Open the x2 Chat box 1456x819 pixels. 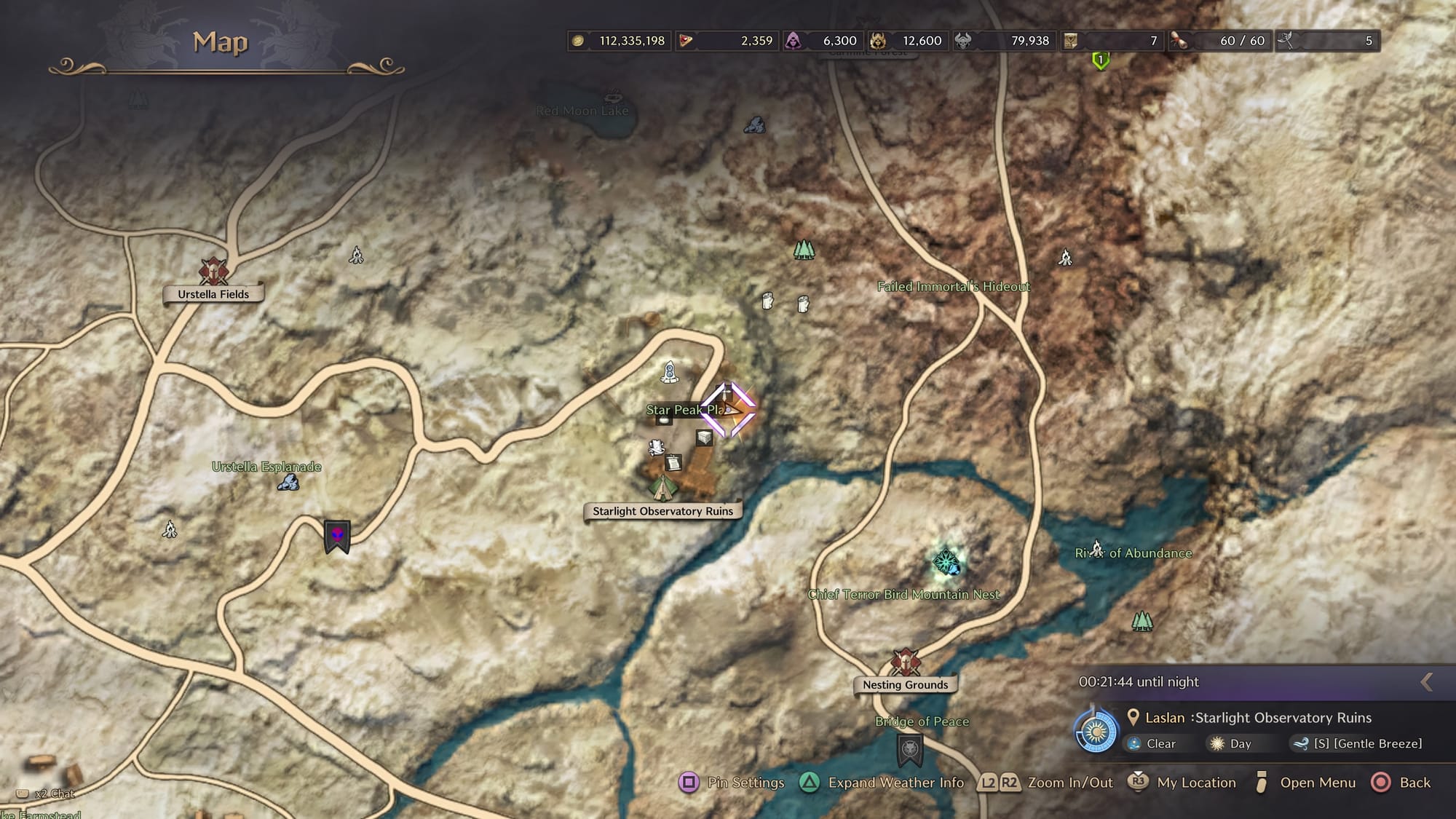[48, 794]
